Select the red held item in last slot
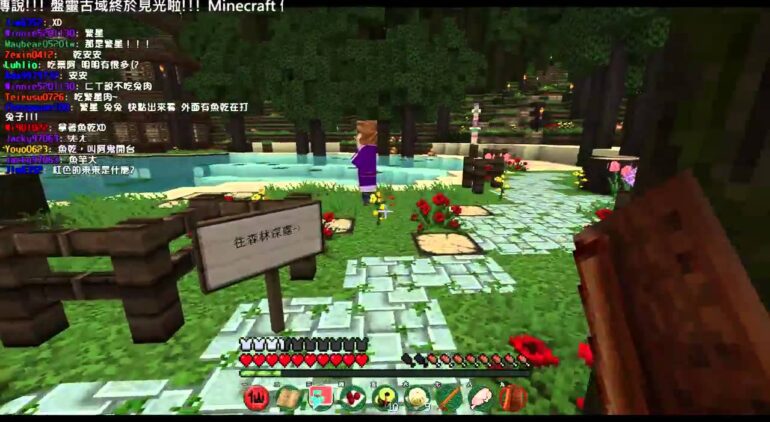This screenshot has height=422, width=770. coord(513,397)
